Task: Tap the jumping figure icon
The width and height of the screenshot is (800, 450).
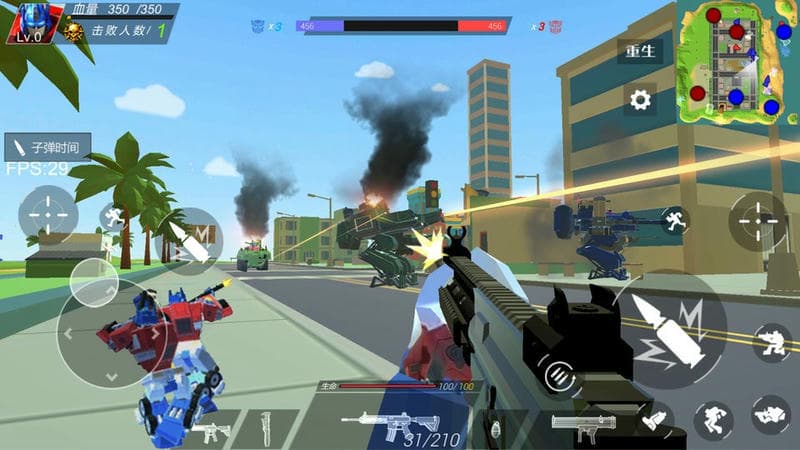Action: tap(714, 420)
